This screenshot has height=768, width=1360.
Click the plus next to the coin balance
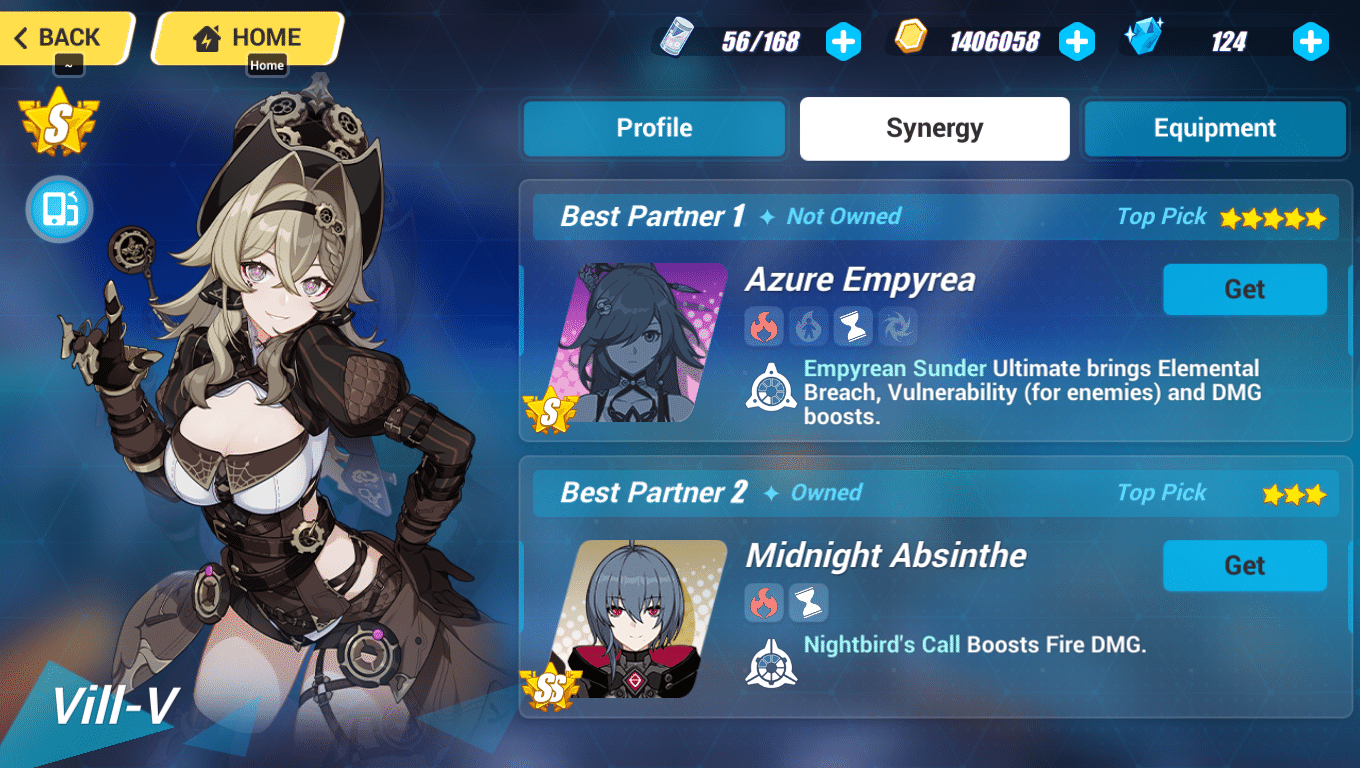(1077, 42)
